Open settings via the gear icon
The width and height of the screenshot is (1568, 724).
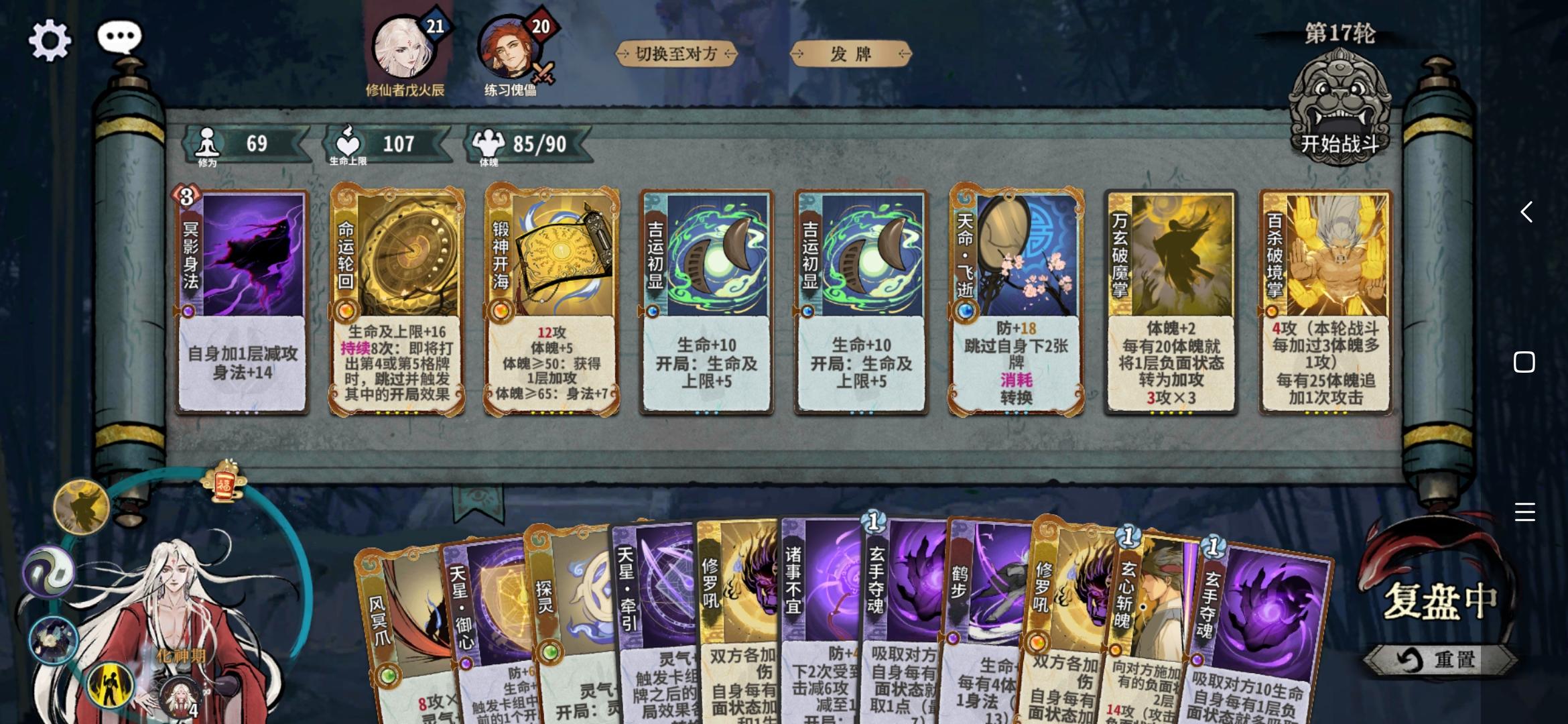pyautogui.click(x=48, y=38)
